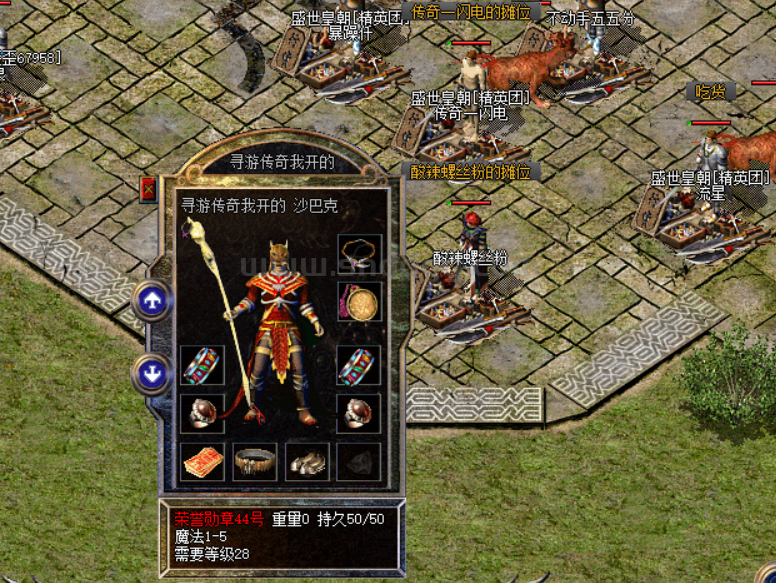Select the right-hand ring slot
776x583 pixels.
click(x=359, y=412)
